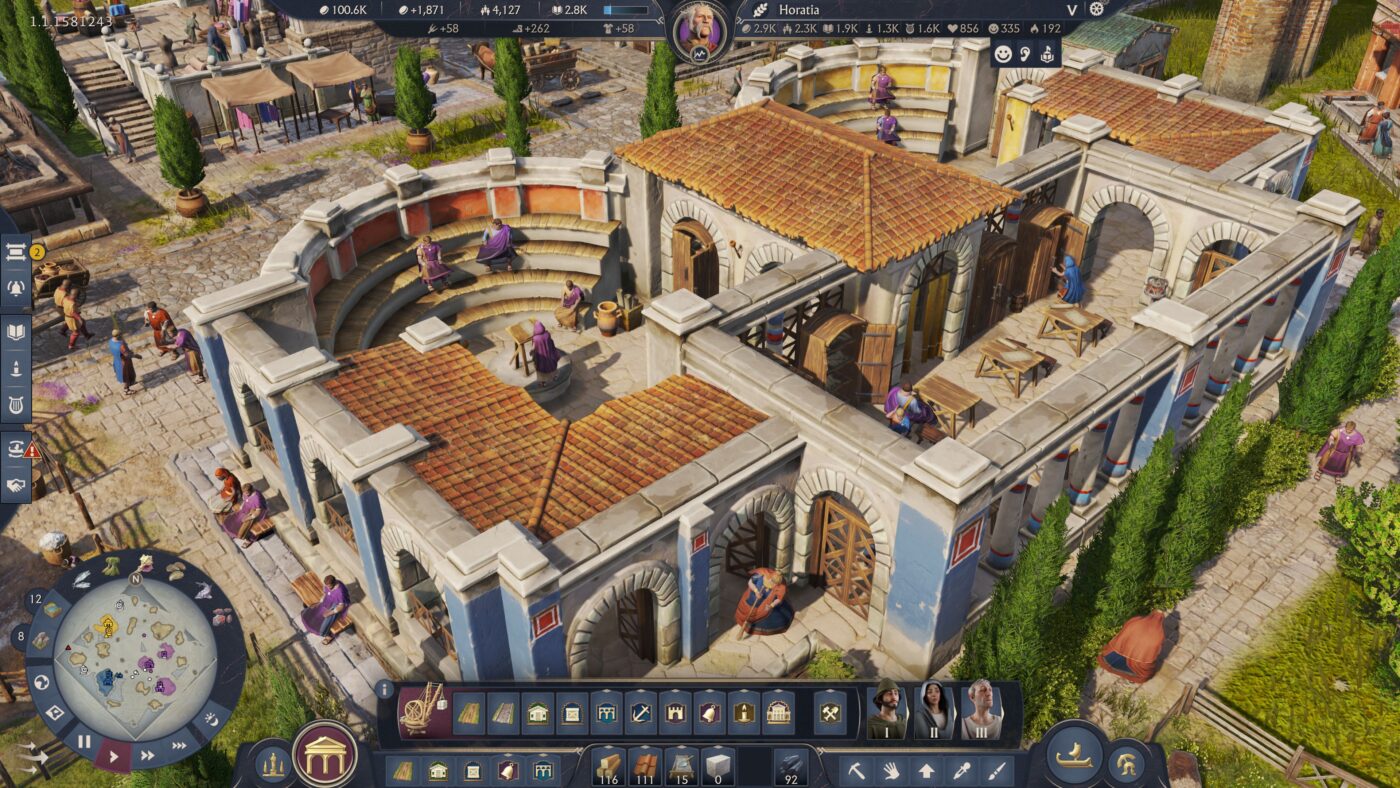Set game speed to triple fast-forward

(179, 744)
